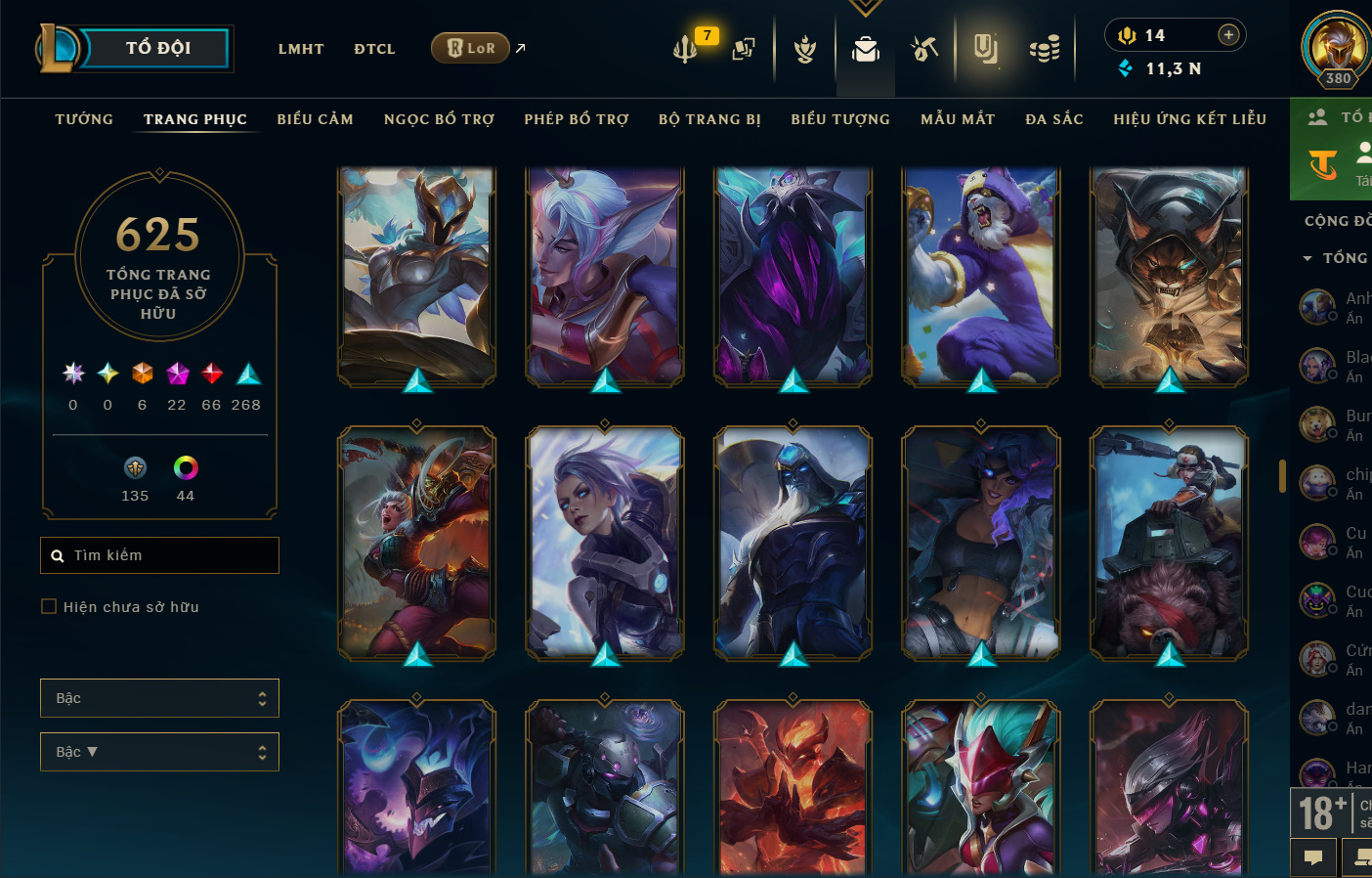
Task: Open the Bậc grouping dropdown
Action: (x=159, y=698)
